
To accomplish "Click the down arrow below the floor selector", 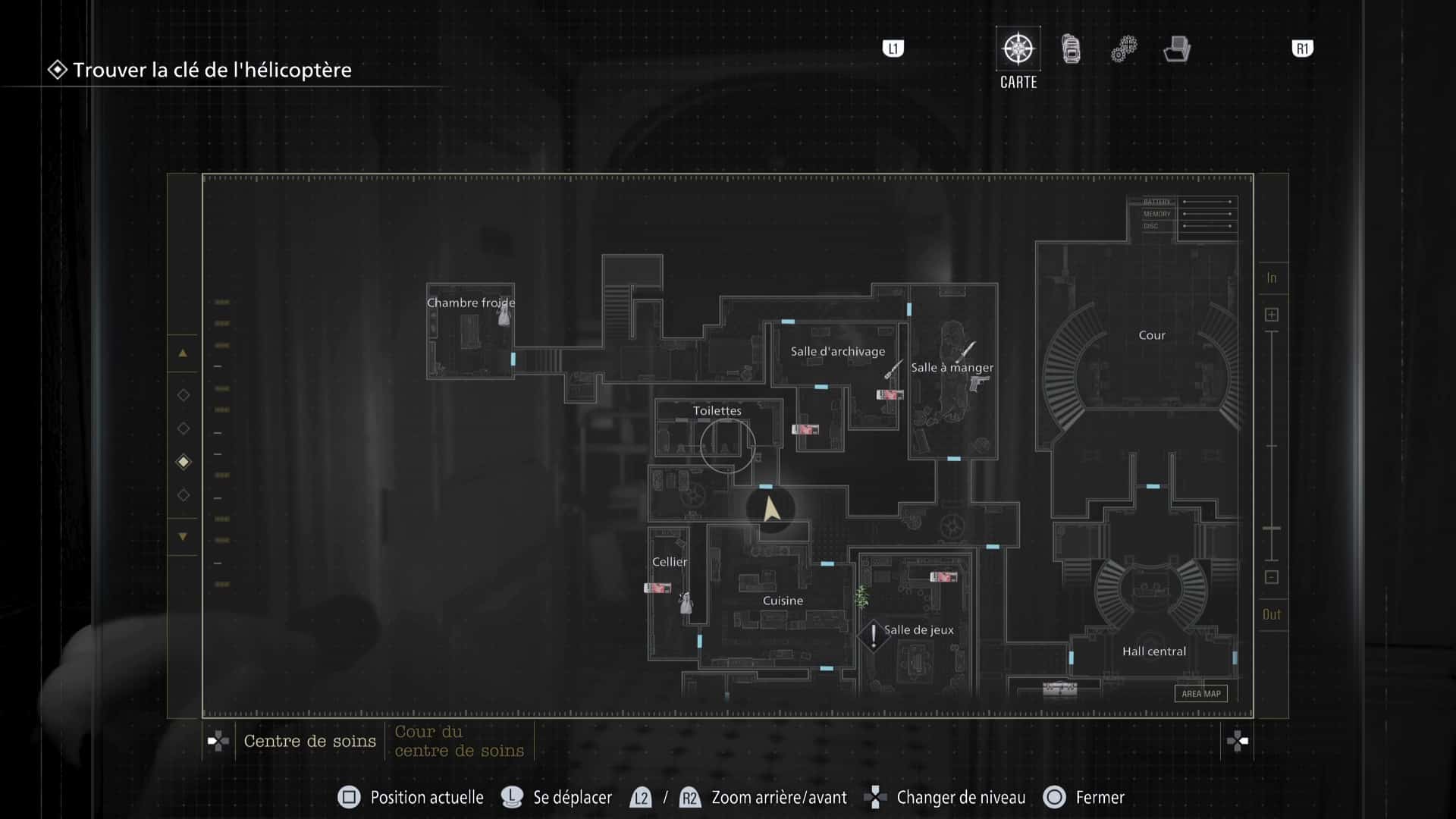I will [x=183, y=535].
